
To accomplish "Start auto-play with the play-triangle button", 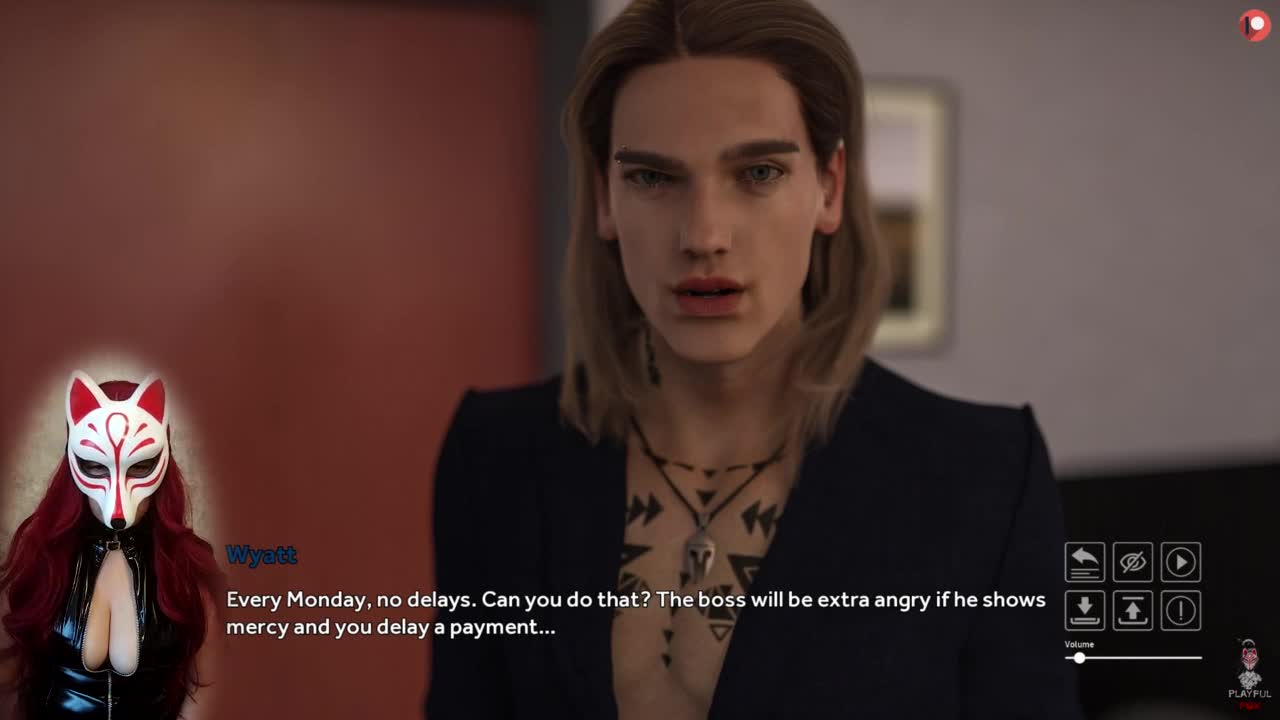I will 1181,562.
